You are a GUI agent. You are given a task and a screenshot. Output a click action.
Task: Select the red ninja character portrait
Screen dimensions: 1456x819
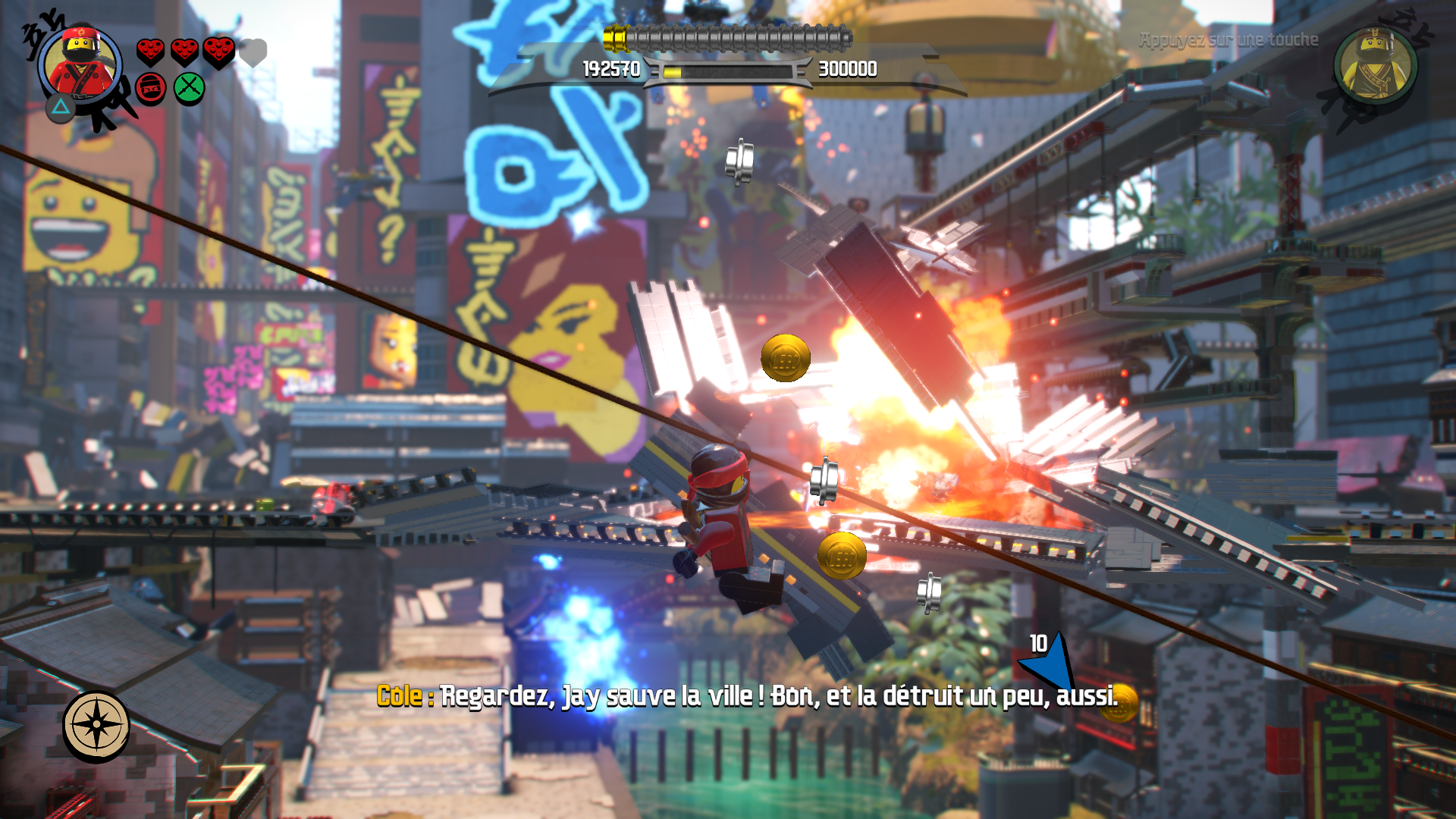click(x=80, y=64)
